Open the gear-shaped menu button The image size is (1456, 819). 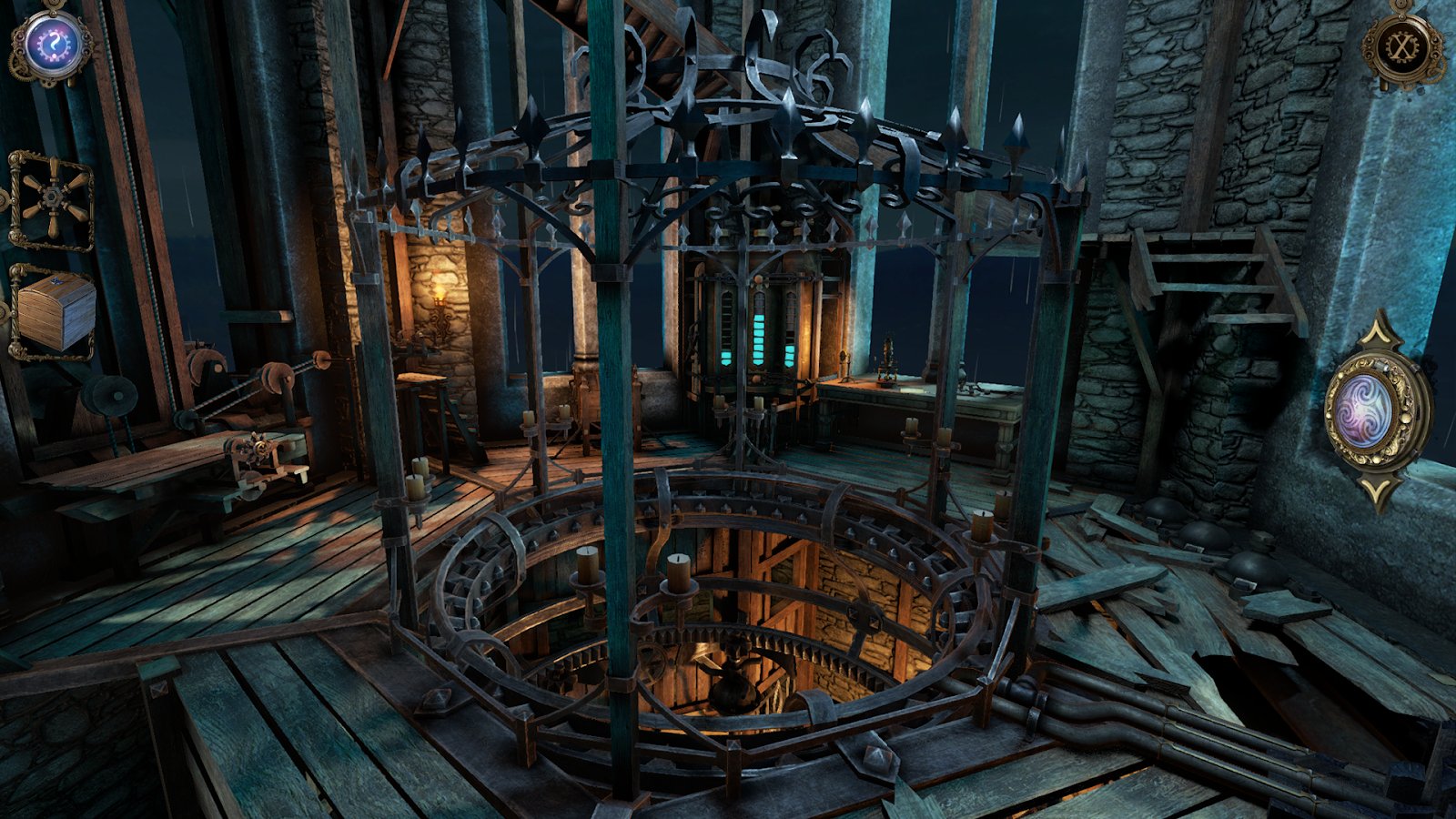[x=1401, y=45]
